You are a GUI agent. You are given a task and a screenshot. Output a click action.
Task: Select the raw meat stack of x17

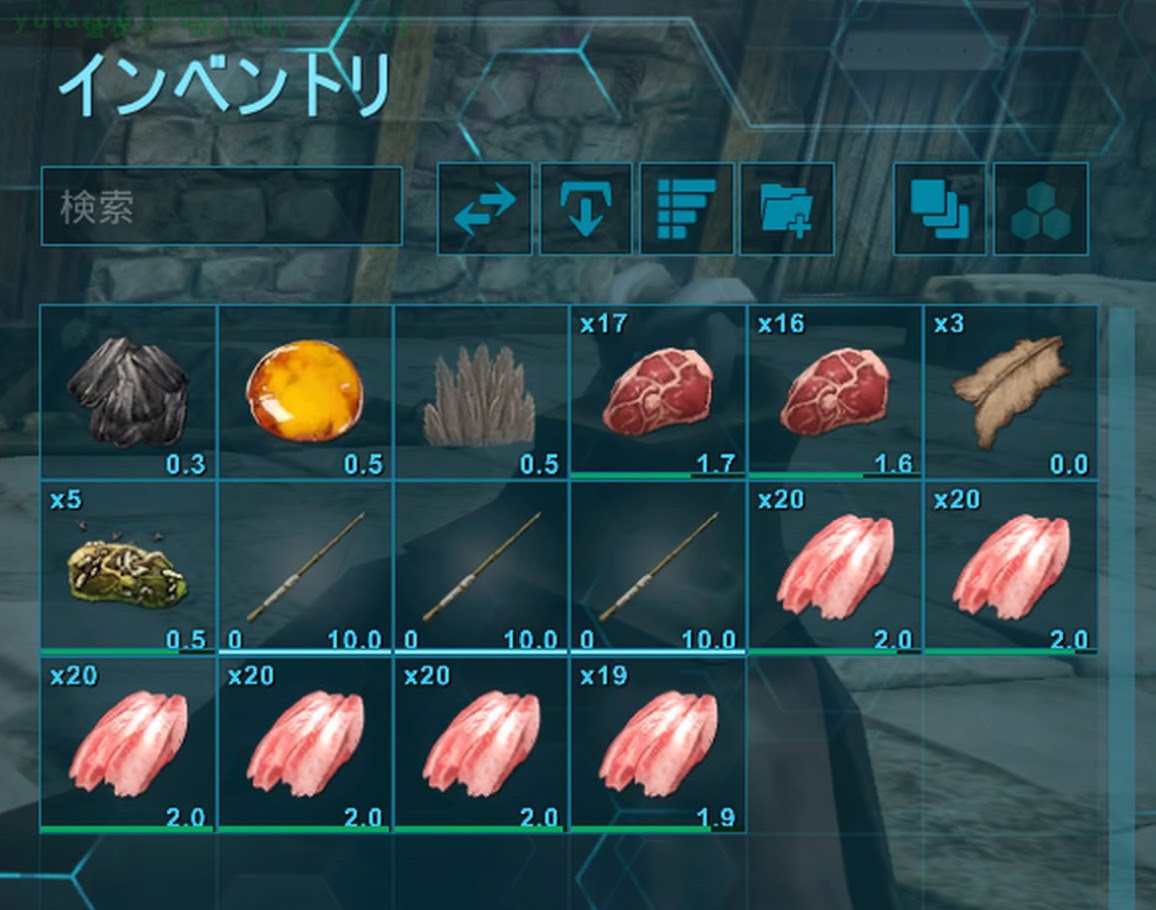click(657, 392)
